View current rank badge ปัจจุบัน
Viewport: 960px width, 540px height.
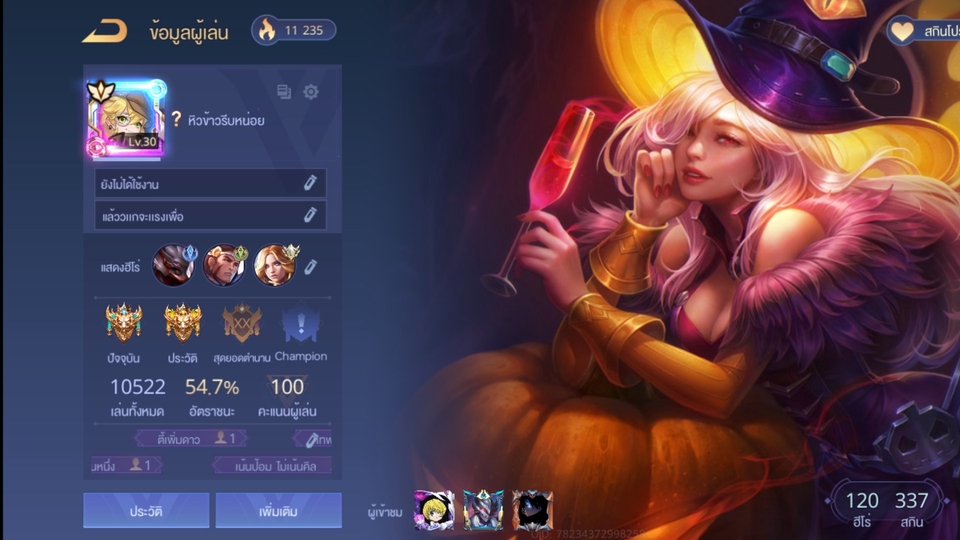pos(125,325)
